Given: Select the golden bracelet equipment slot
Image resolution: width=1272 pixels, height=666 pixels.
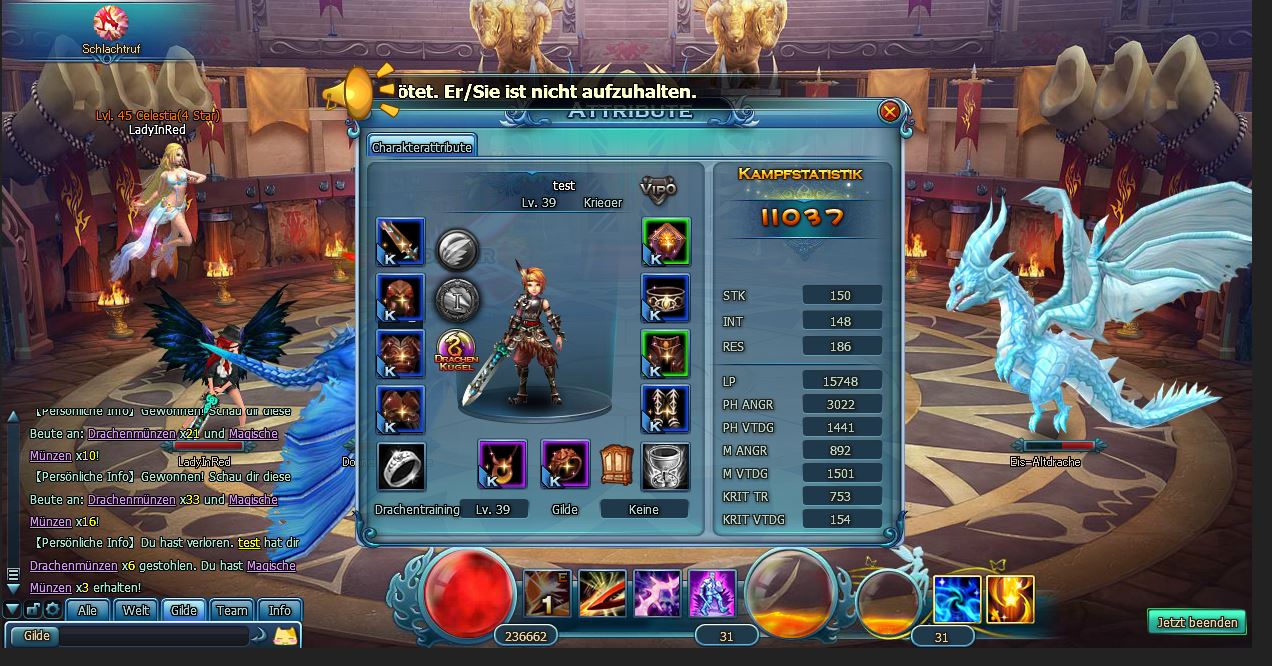Looking at the screenshot, I should point(666,298).
